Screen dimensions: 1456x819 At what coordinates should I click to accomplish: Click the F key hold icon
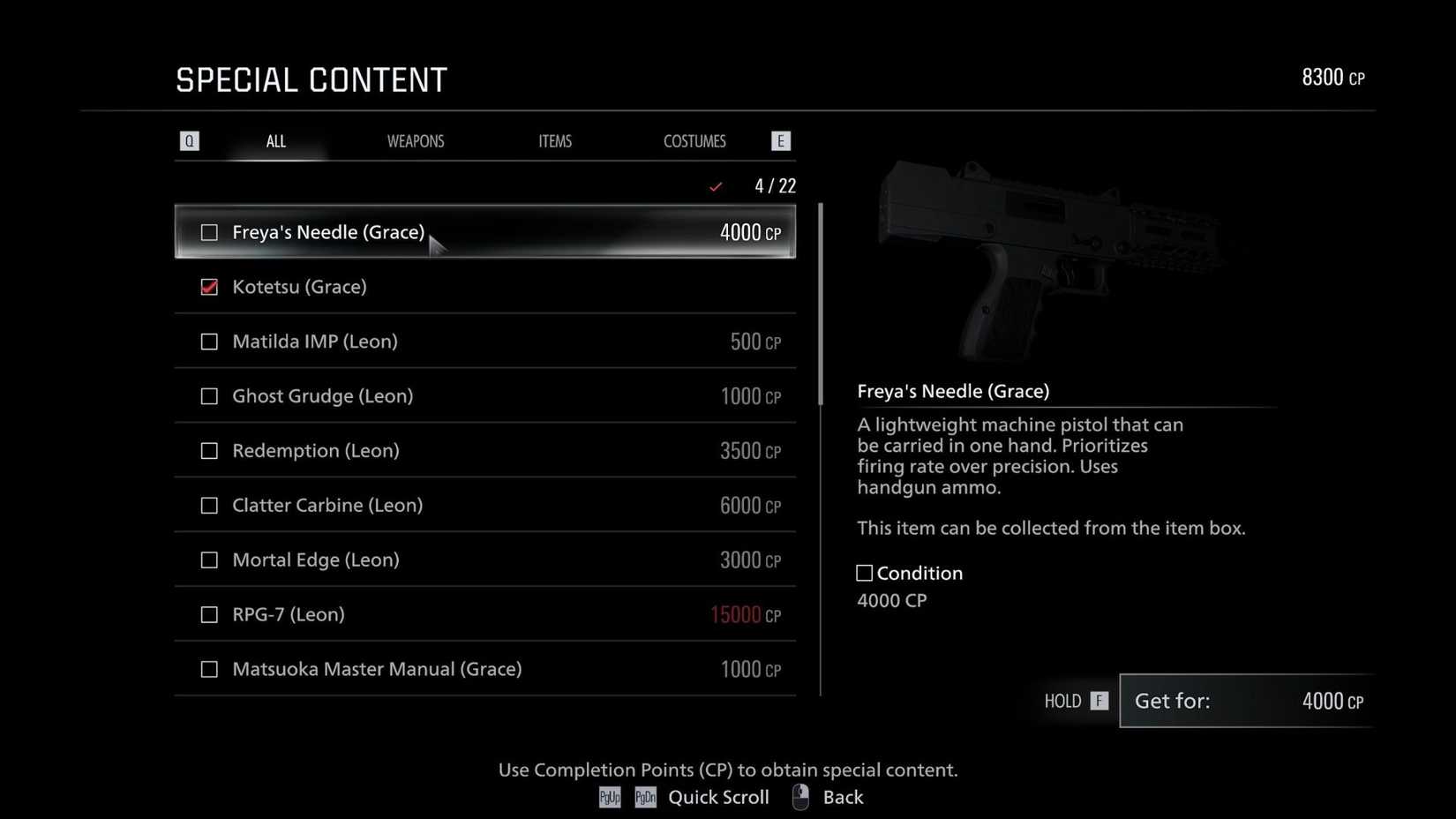coord(1098,700)
